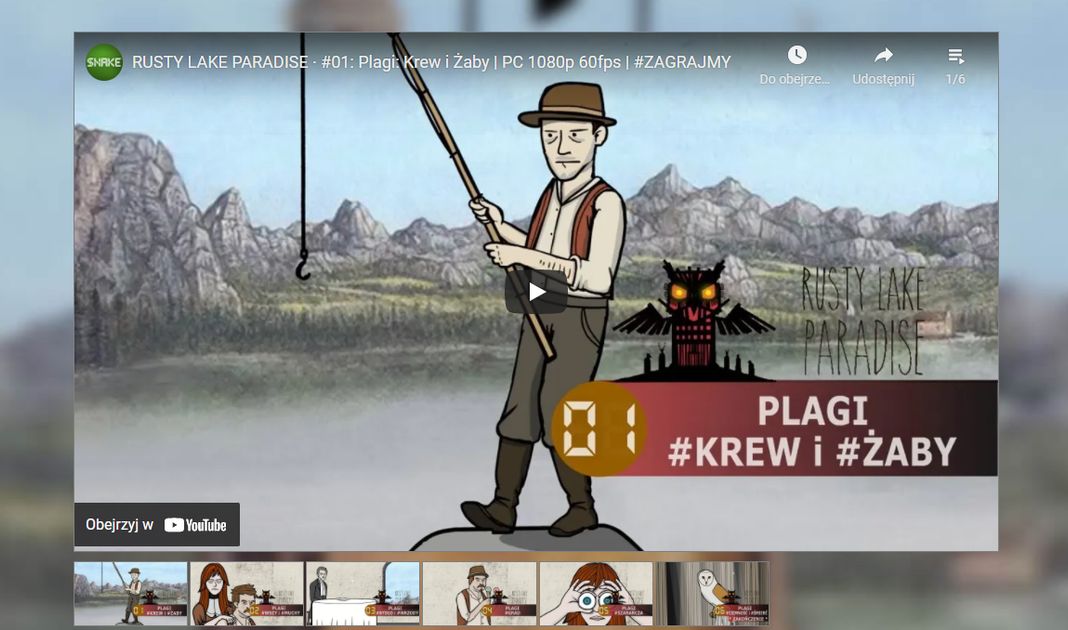The width and height of the screenshot is (1068, 630).
Task: Select episode 03 thumbnail with the white table
Action: pos(363,594)
